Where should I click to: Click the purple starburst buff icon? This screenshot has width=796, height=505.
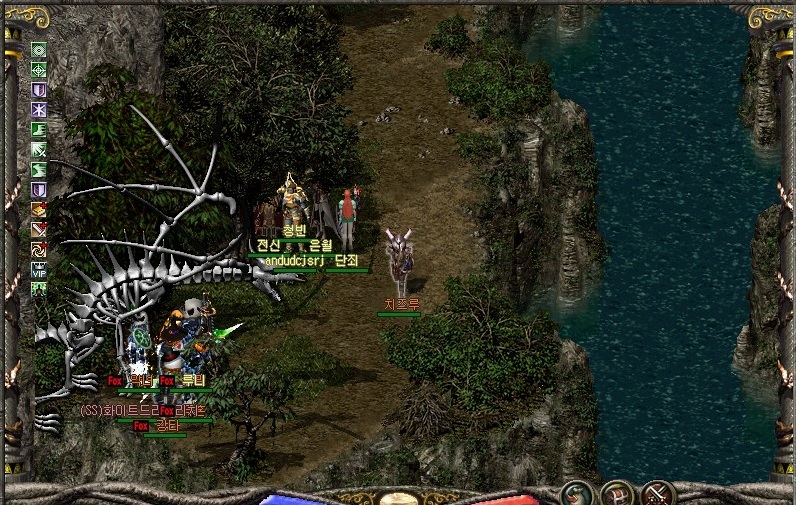point(39,110)
